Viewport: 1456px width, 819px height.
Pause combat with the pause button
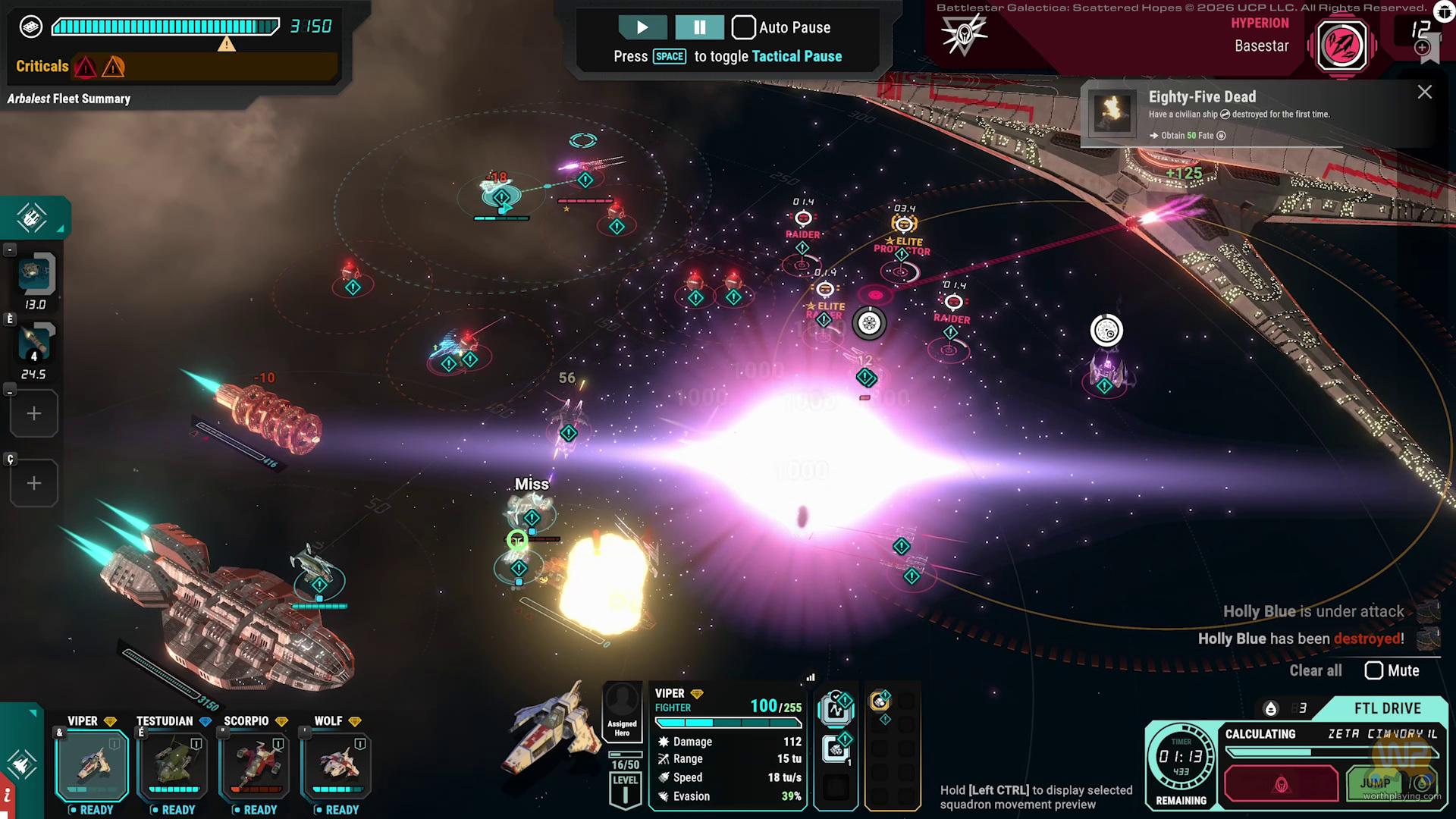click(x=699, y=27)
